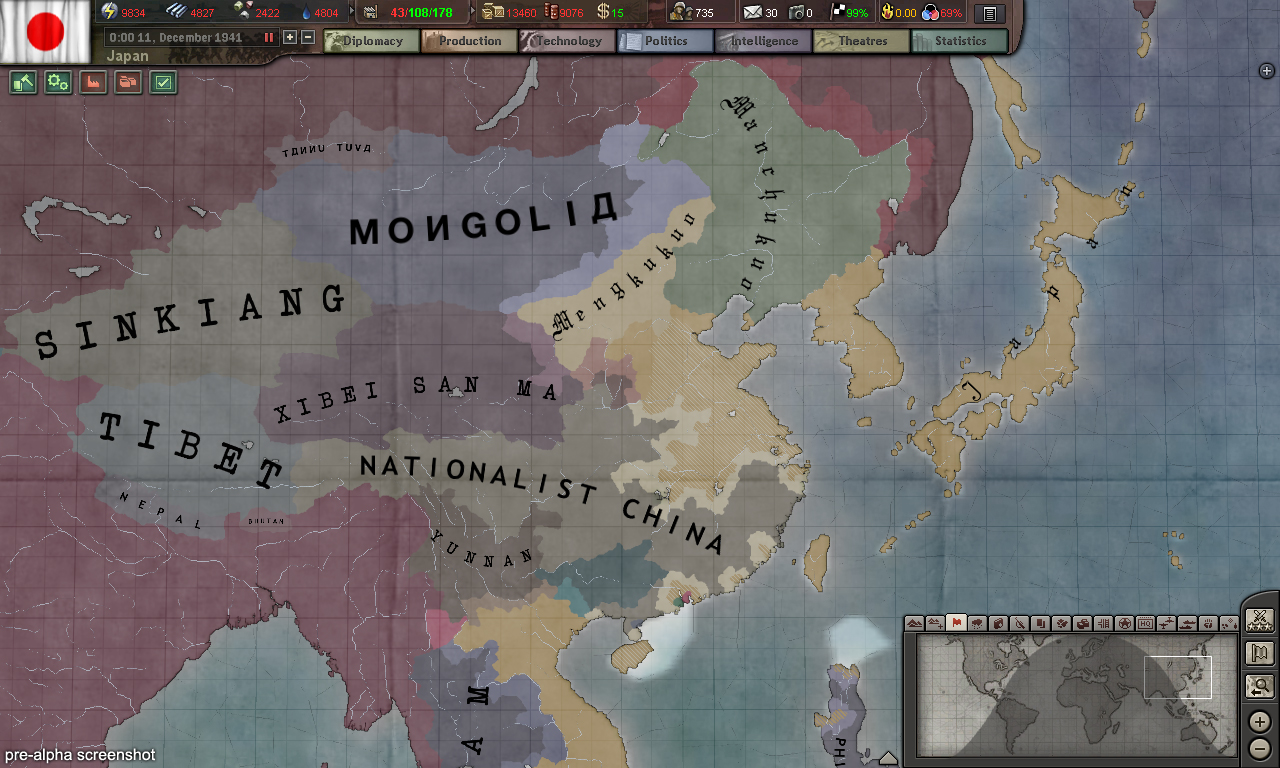Click the message settings gears icon
The width and height of the screenshot is (1280, 768).
[57, 82]
